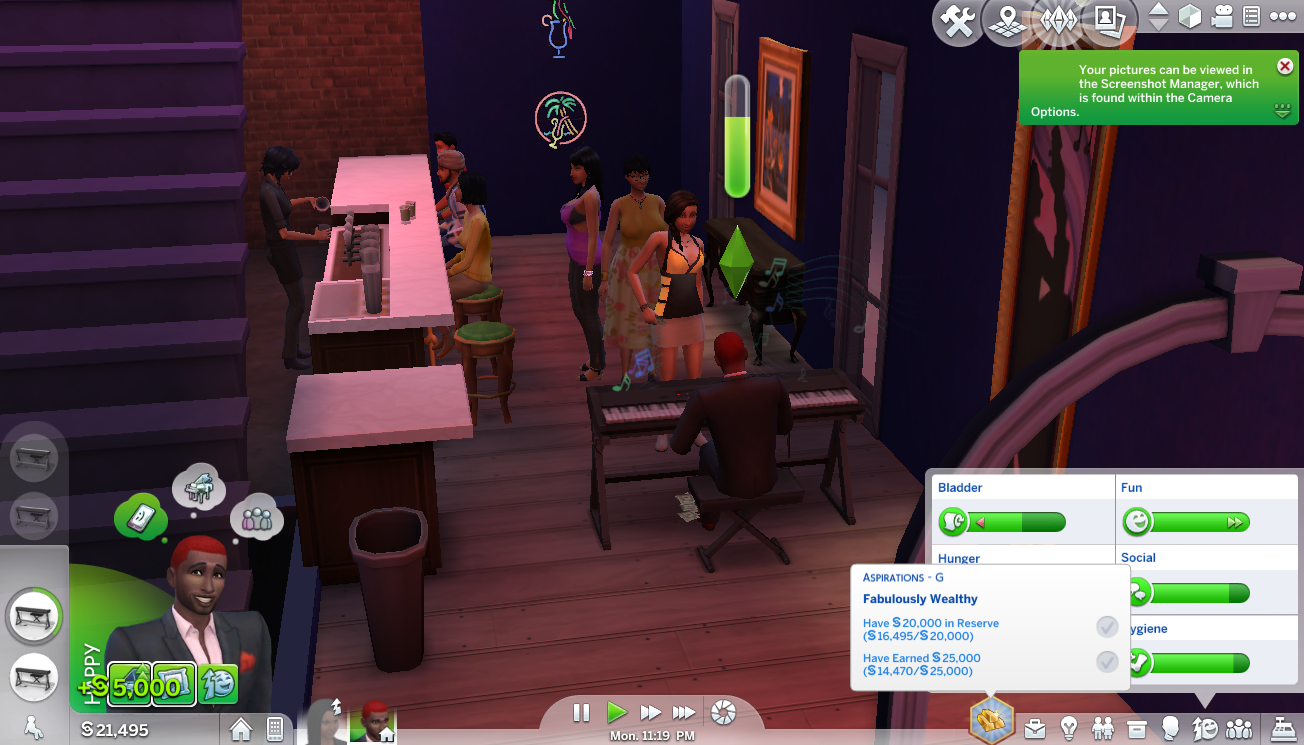The width and height of the screenshot is (1304, 745).
Task: Set game to normal play speed
Action: (617, 713)
